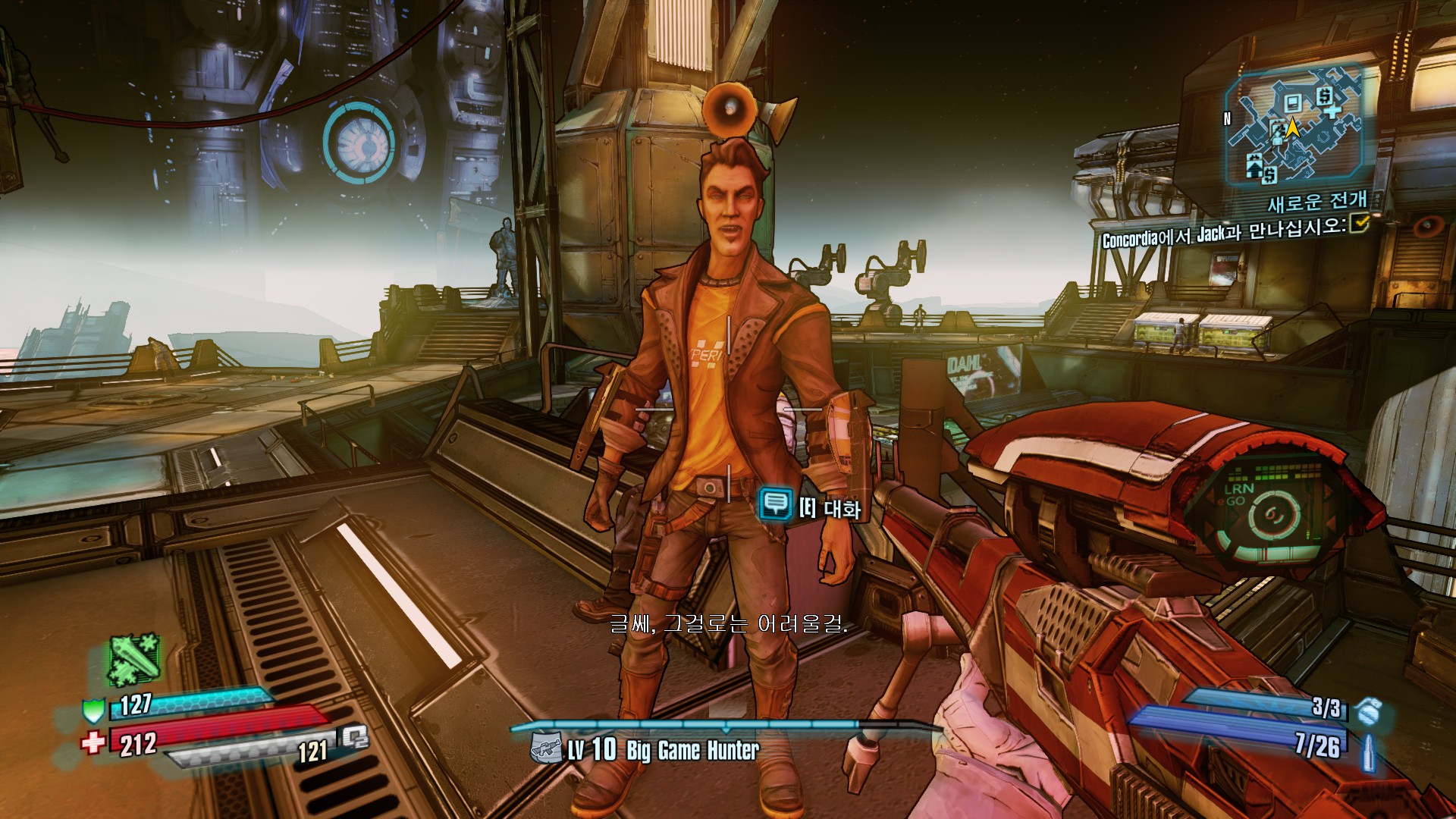Select the shield icon next to 127
This screenshot has width=1456, height=819.
[x=93, y=711]
